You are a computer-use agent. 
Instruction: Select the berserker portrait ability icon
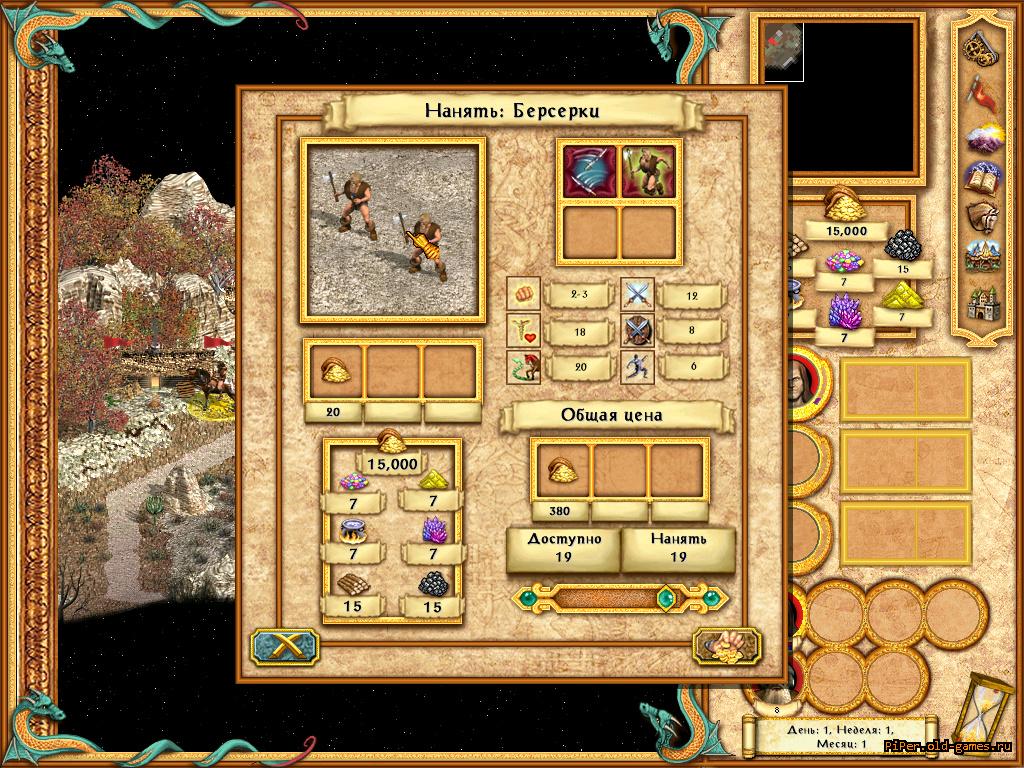pos(648,170)
